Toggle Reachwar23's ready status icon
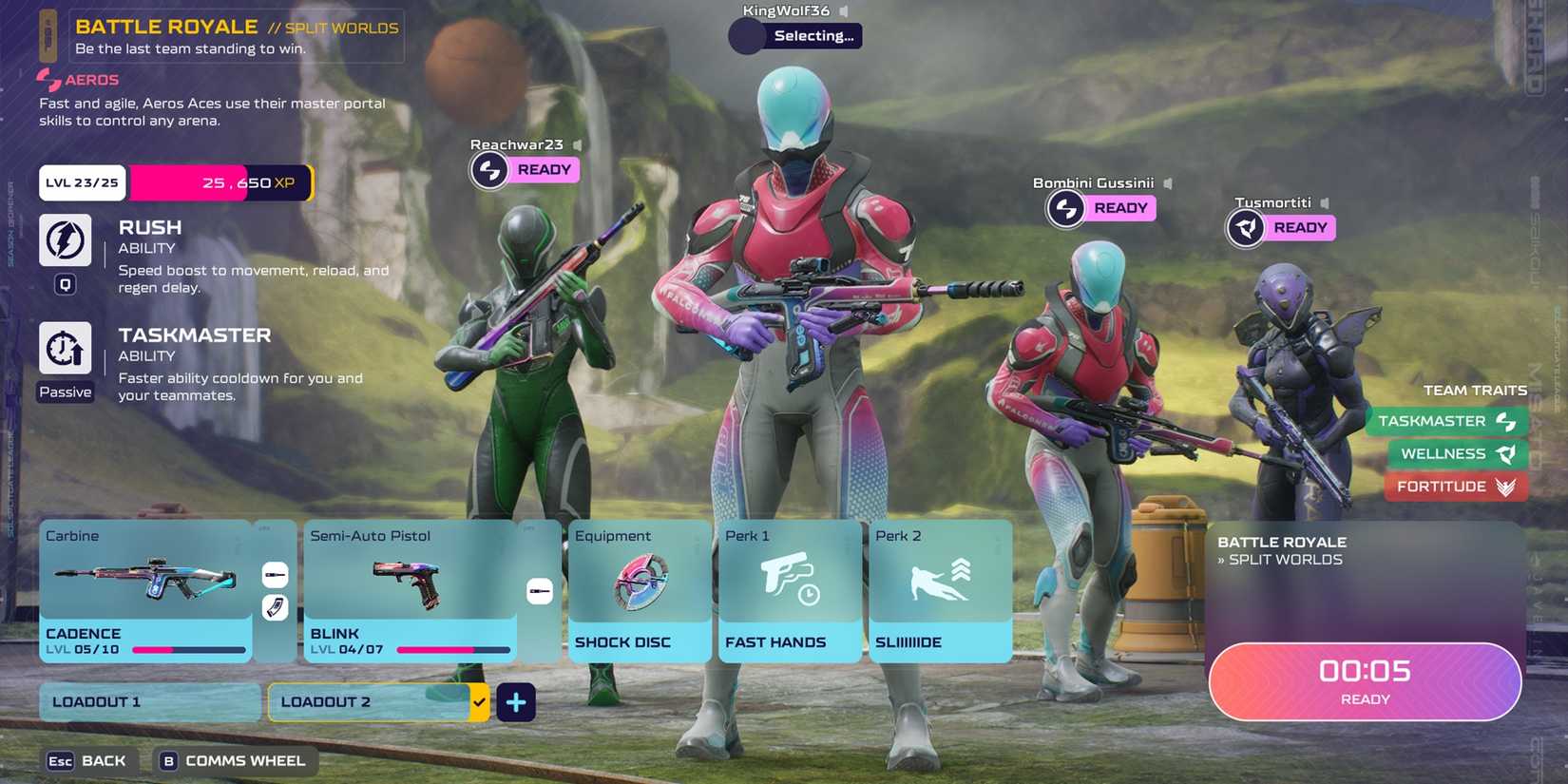 pos(489,168)
